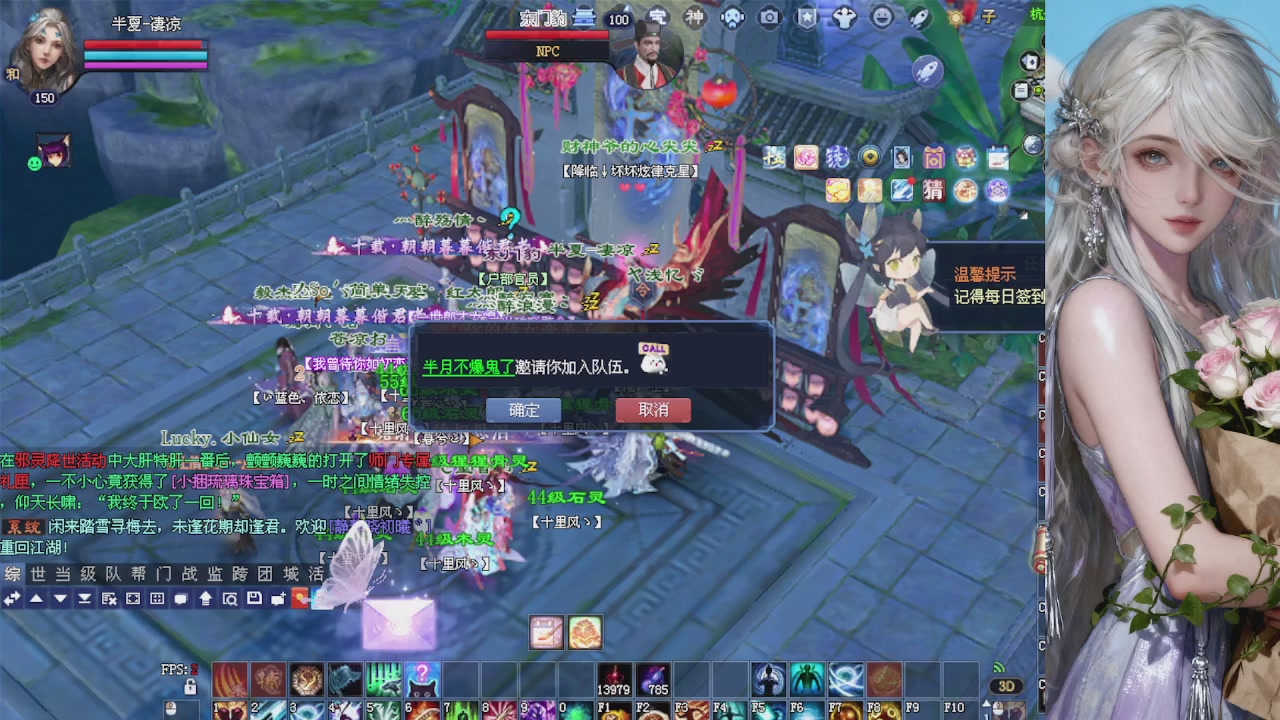This screenshot has width=1280, height=720.
Task: Open the screenshot camera tool
Action: pyautogui.click(x=769, y=15)
